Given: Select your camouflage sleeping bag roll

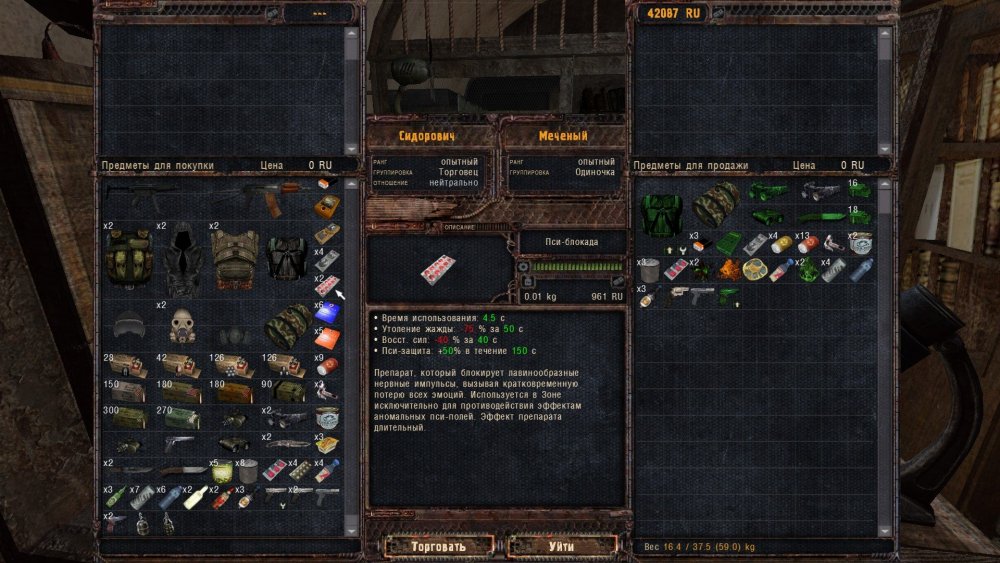Looking at the screenshot, I should [x=716, y=203].
